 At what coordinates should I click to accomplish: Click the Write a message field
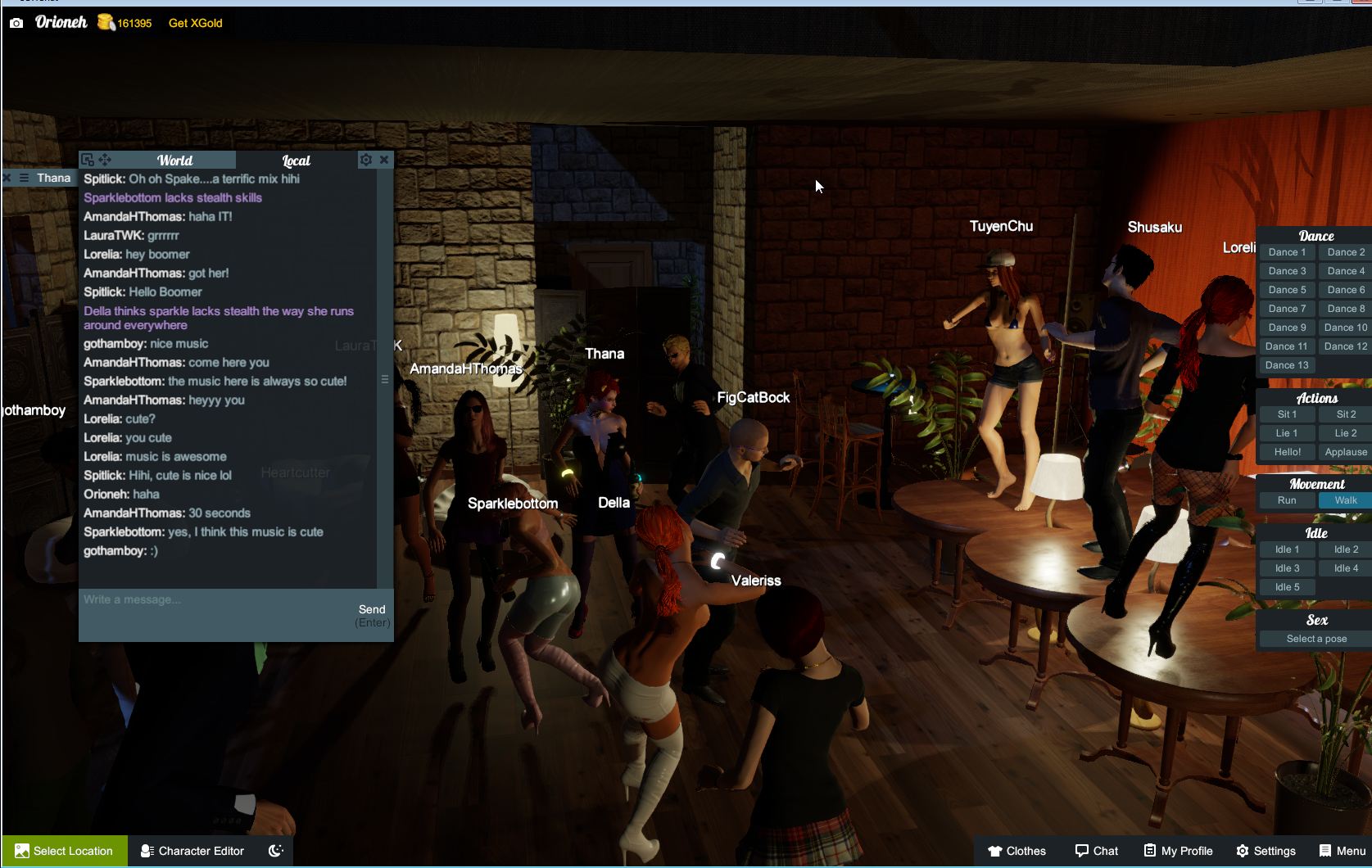213,600
